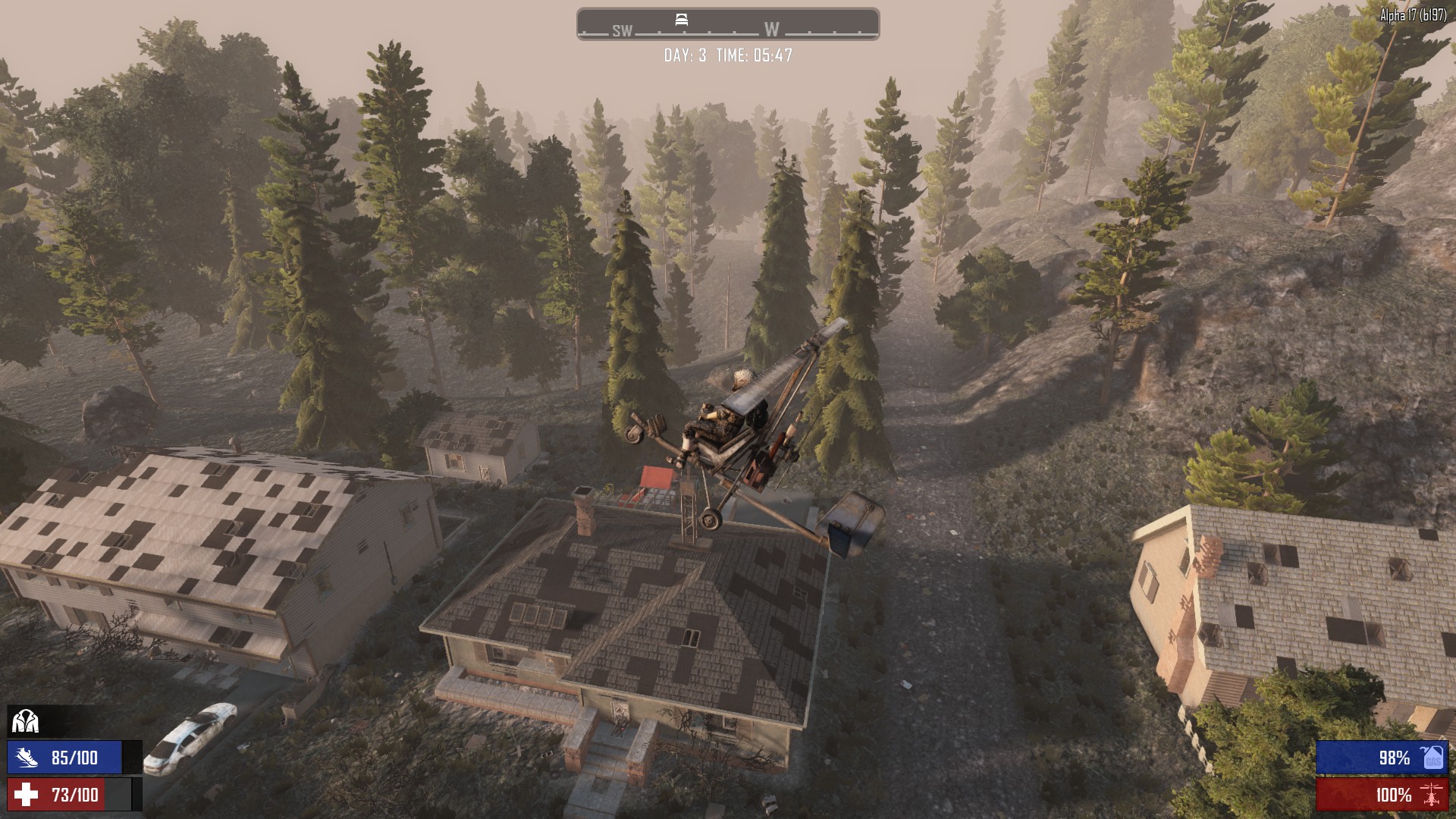Click the white cross health icon
Image resolution: width=1456 pixels, height=819 pixels.
click(x=26, y=794)
